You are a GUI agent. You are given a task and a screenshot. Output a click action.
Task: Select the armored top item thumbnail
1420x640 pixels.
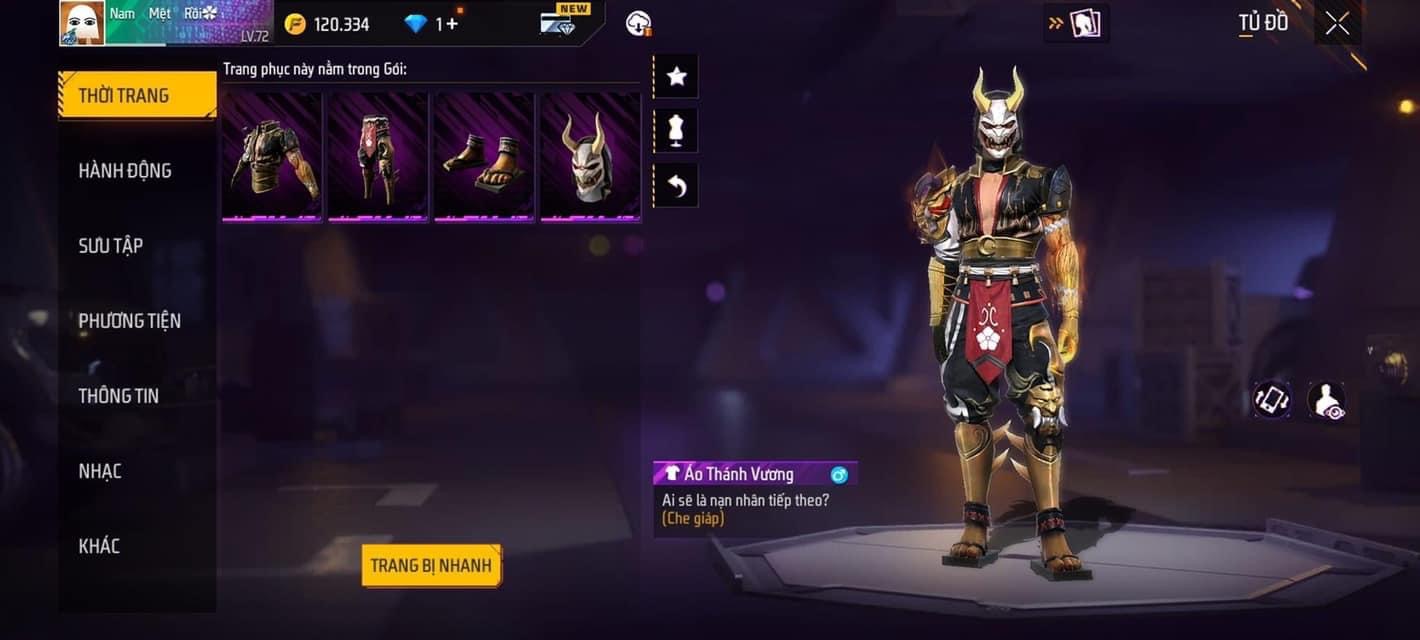click(272, 156)
